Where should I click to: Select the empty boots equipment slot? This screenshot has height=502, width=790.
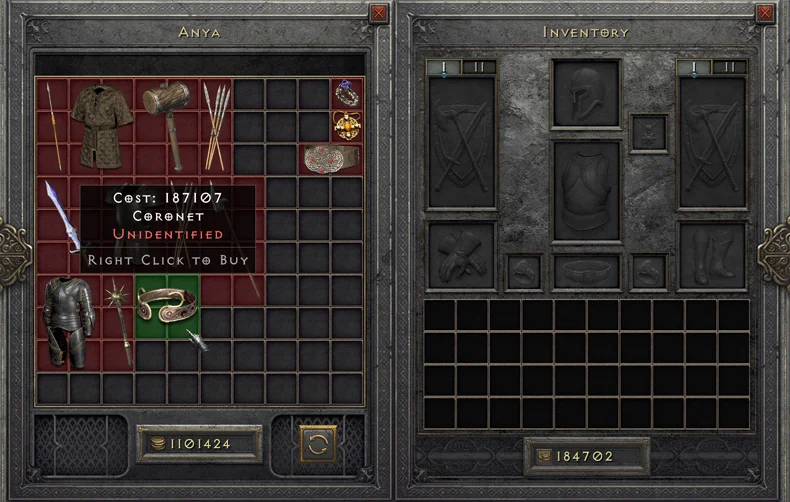point(712,254)
